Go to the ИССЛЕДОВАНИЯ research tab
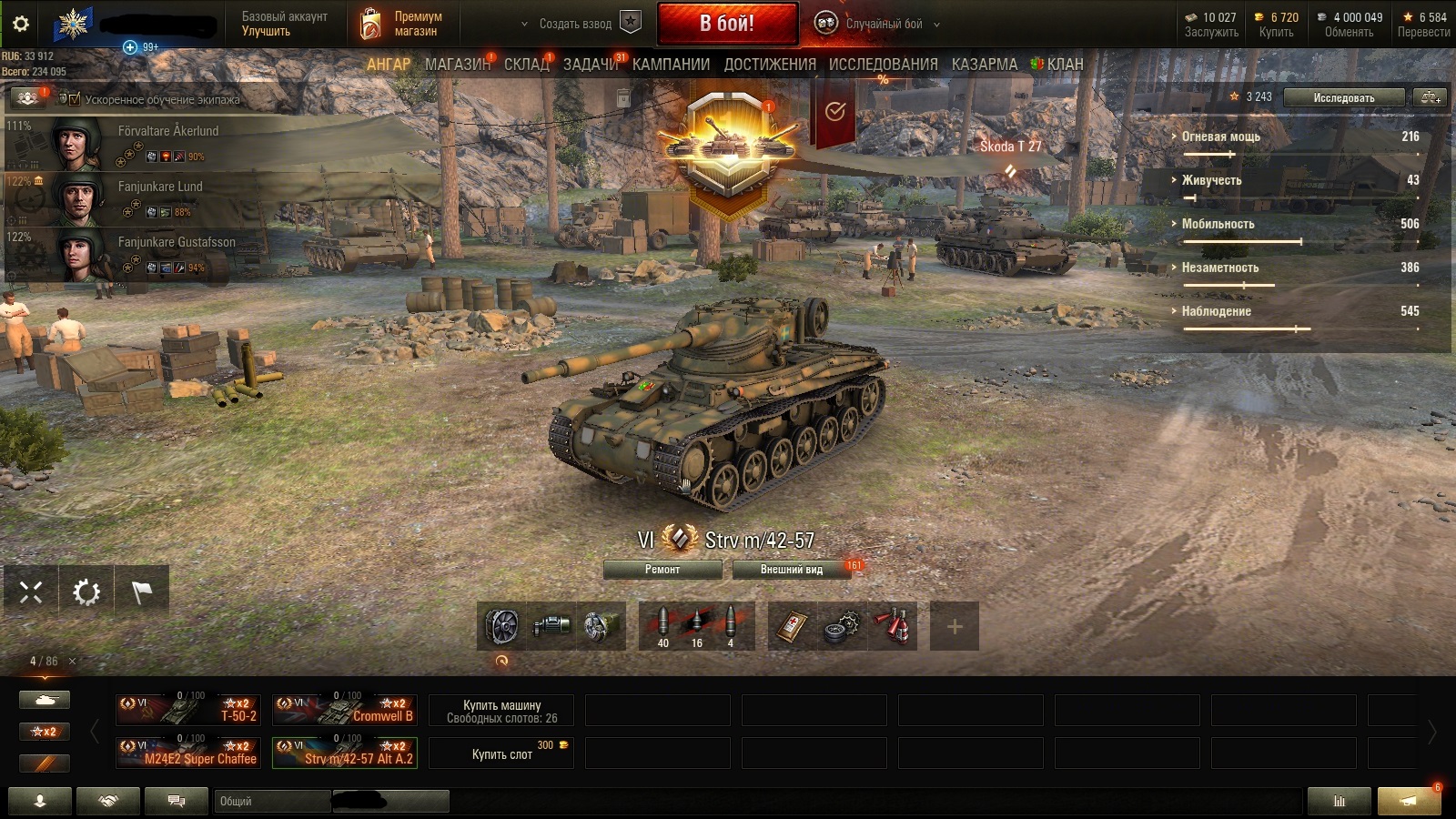 pyautogui.click(x=883, y=65)
